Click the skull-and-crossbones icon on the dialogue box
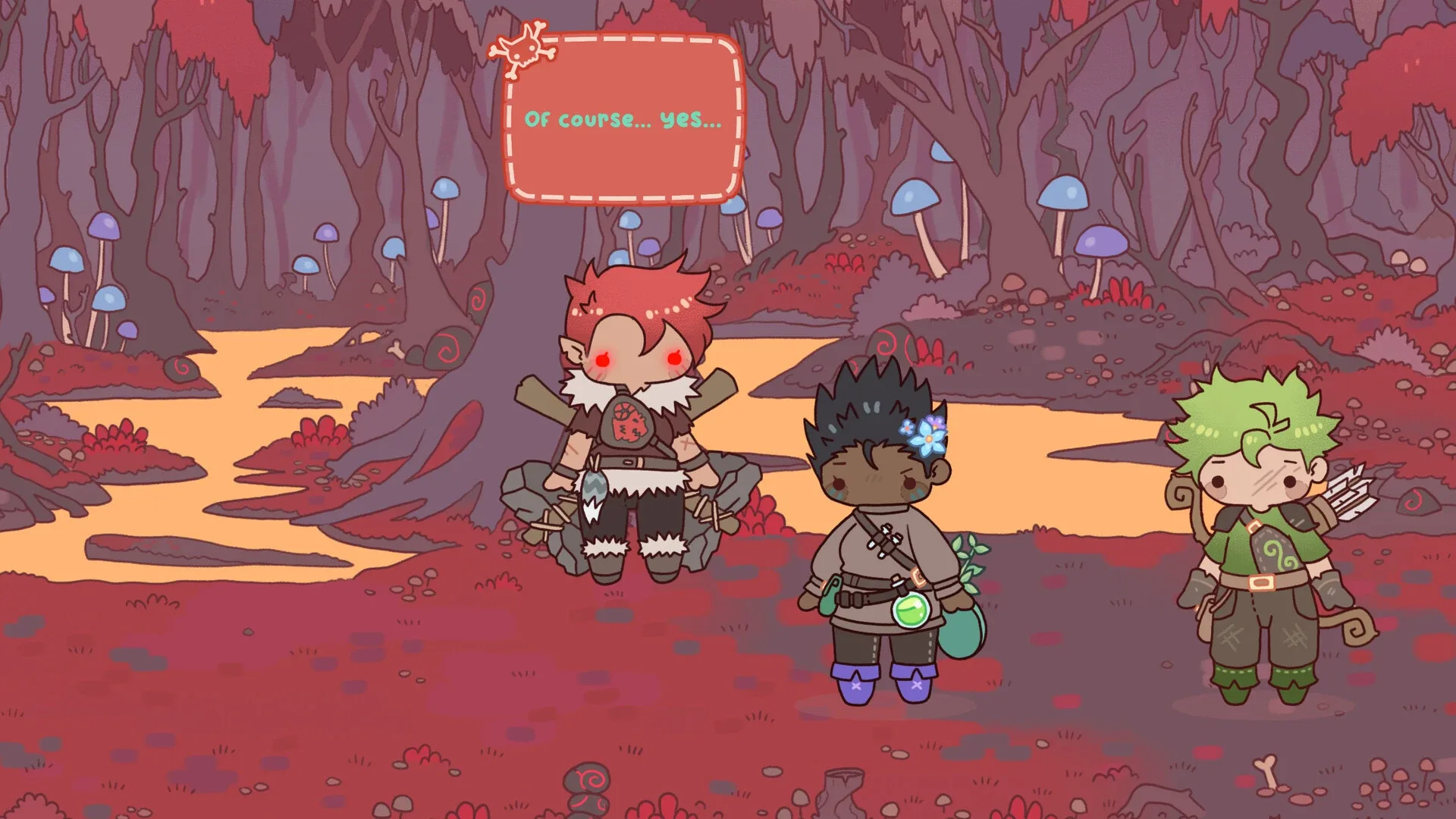The image size is (1456, 819). pyautogui.click(x=525, y=52)
